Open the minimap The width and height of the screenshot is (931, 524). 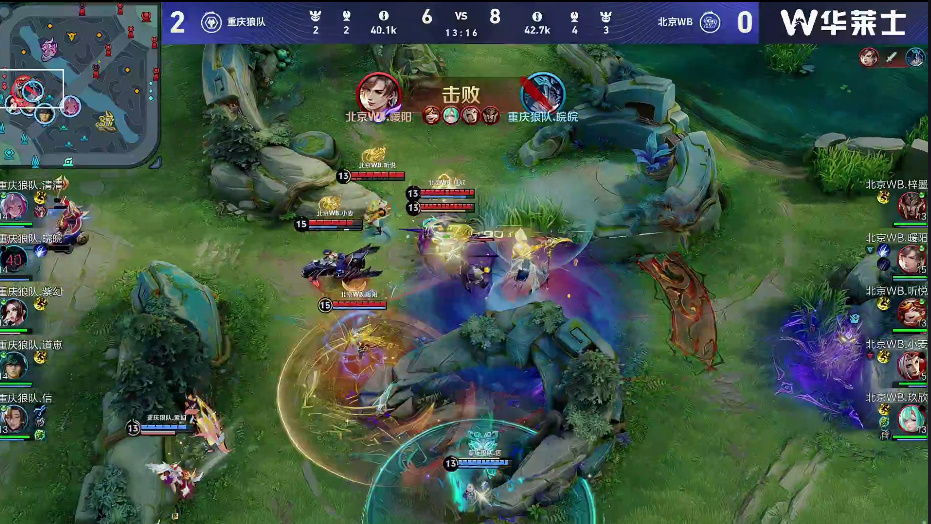pyautogui.click(x=80, y=84)
